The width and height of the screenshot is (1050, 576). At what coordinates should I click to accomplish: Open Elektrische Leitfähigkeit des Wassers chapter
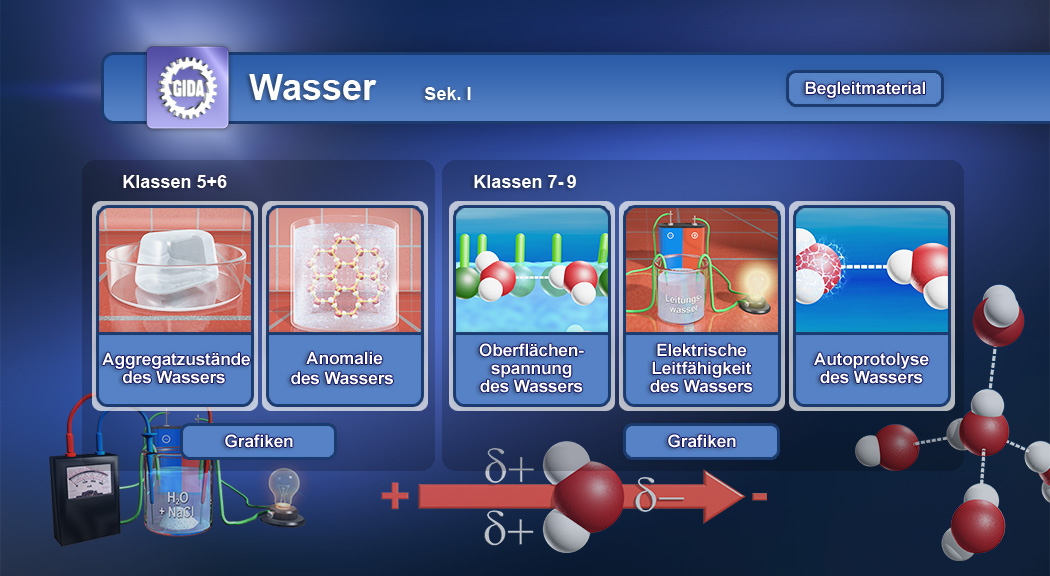[701, 305]
